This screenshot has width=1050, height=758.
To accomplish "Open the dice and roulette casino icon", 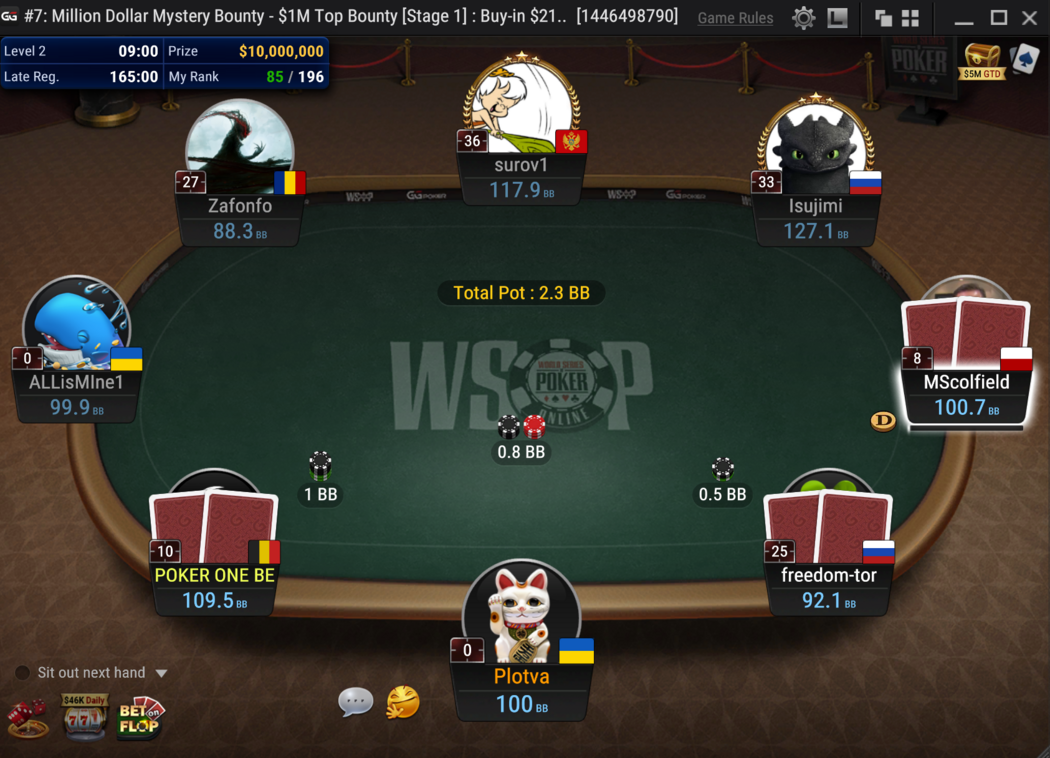I will [28, 717].
